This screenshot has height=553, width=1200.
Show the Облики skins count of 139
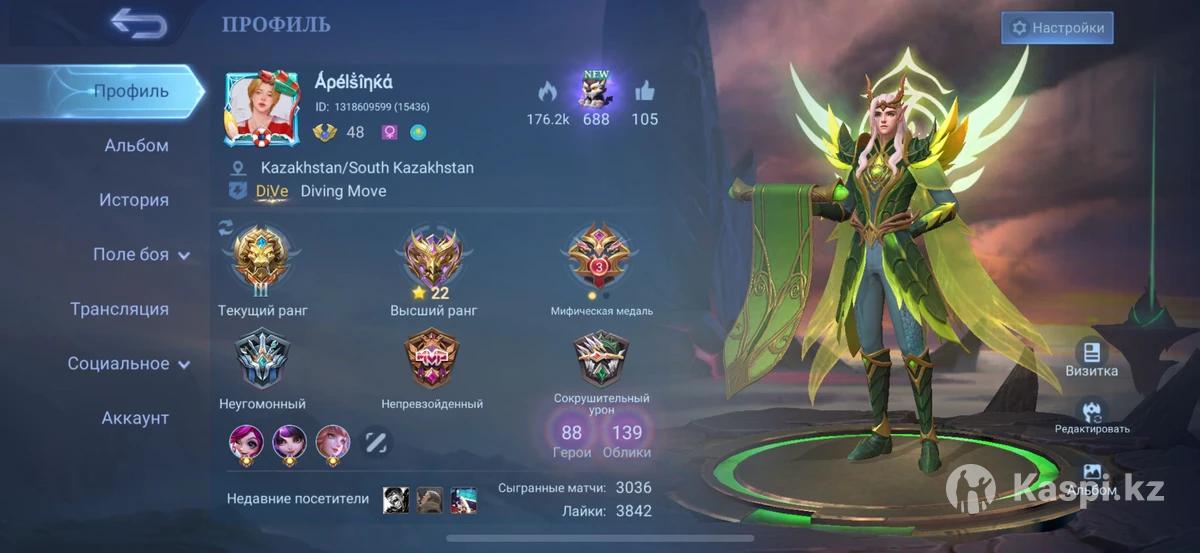pos(627,438)
